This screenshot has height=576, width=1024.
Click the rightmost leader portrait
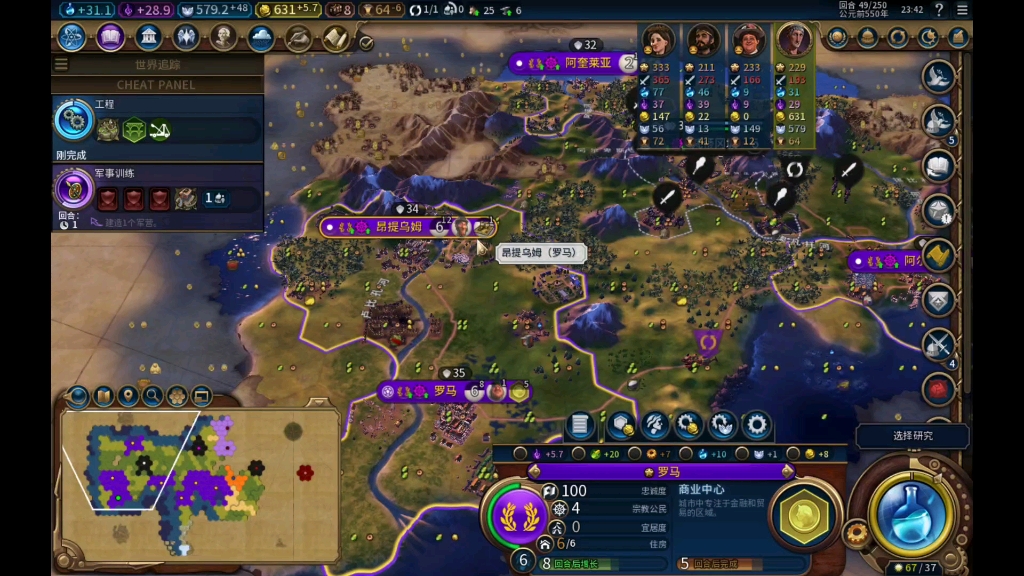(x=792, y=42)
